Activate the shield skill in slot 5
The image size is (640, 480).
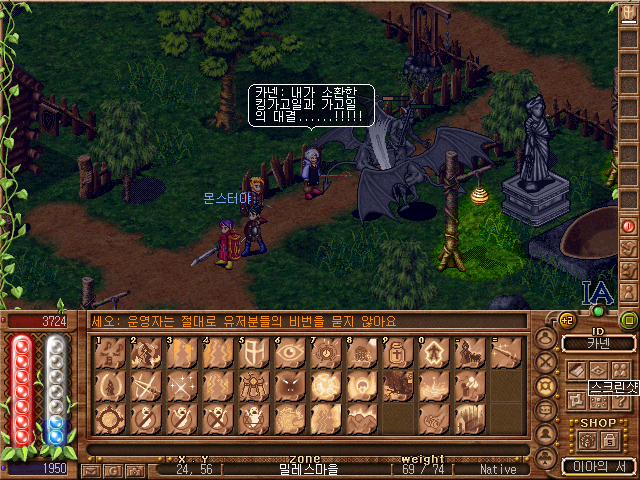click(253, 353)
